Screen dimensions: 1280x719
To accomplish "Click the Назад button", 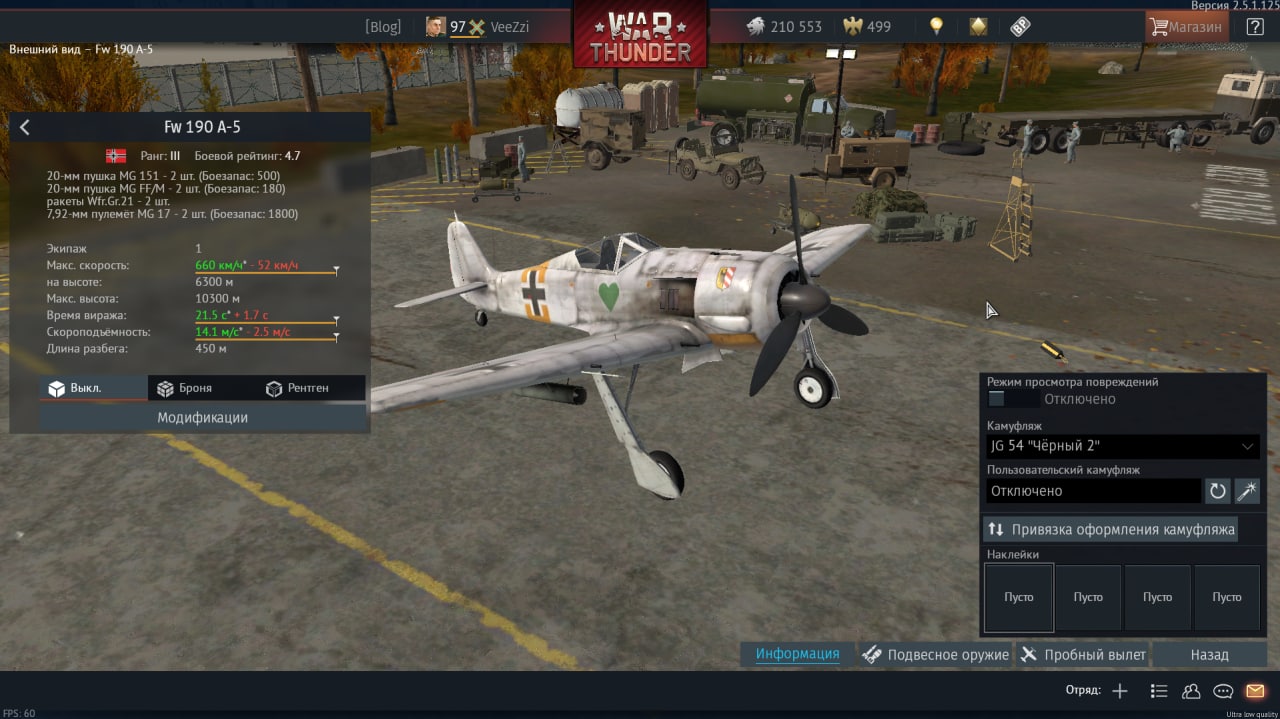I will (1209, 655).
